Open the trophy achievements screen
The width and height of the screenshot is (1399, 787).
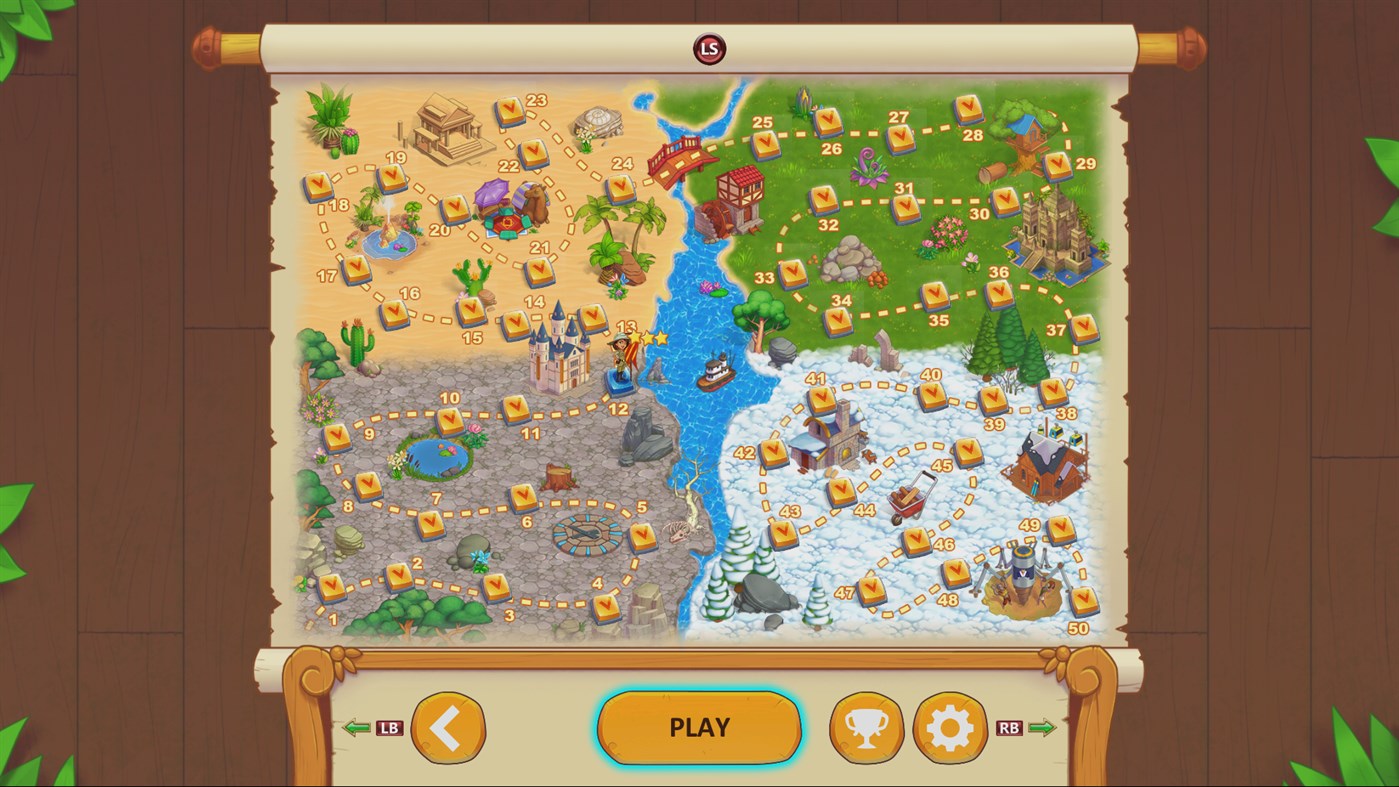pyautogui.click(x=866, y=728)
